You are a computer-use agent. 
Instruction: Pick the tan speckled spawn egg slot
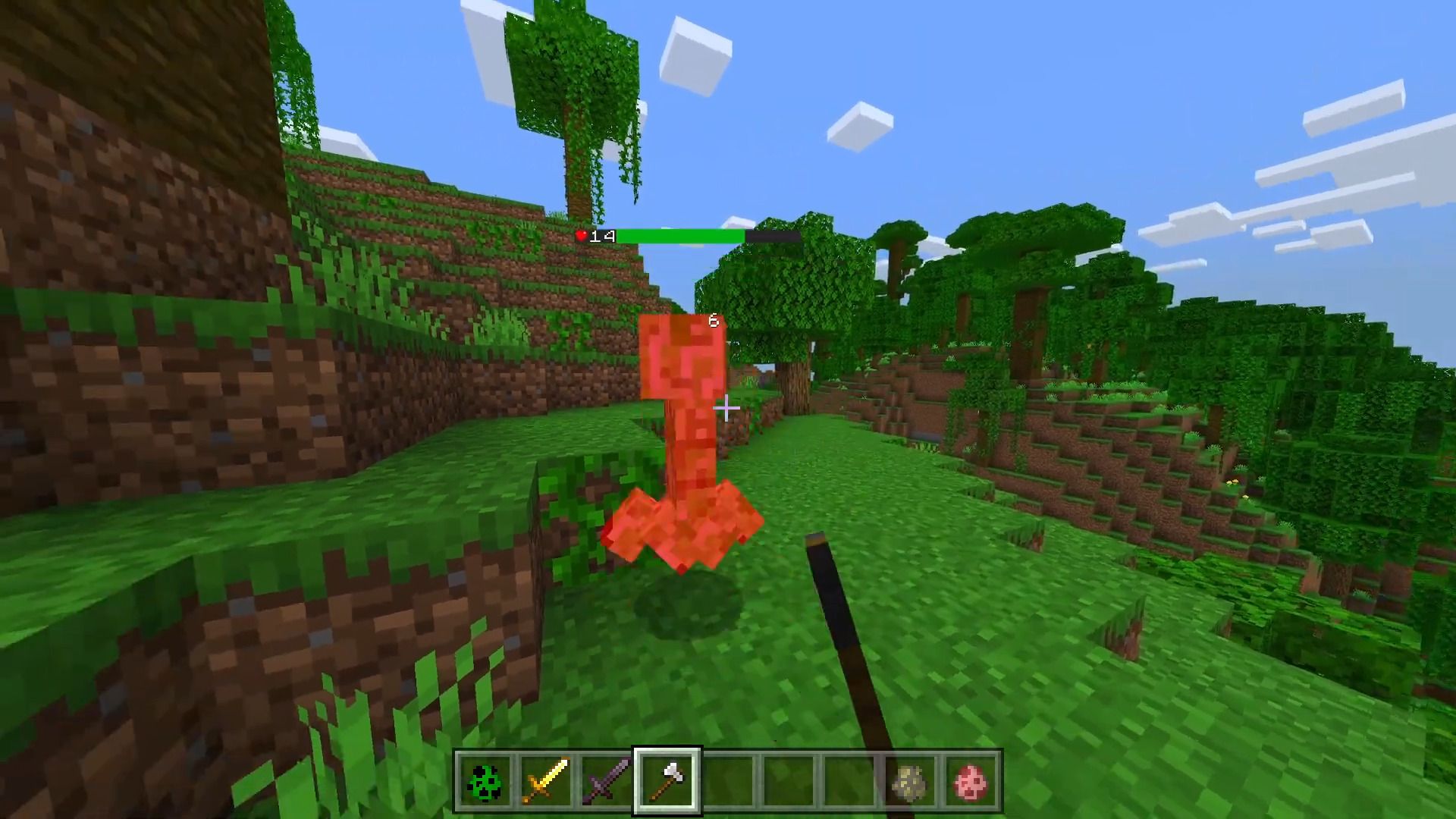tap(911, 781)
